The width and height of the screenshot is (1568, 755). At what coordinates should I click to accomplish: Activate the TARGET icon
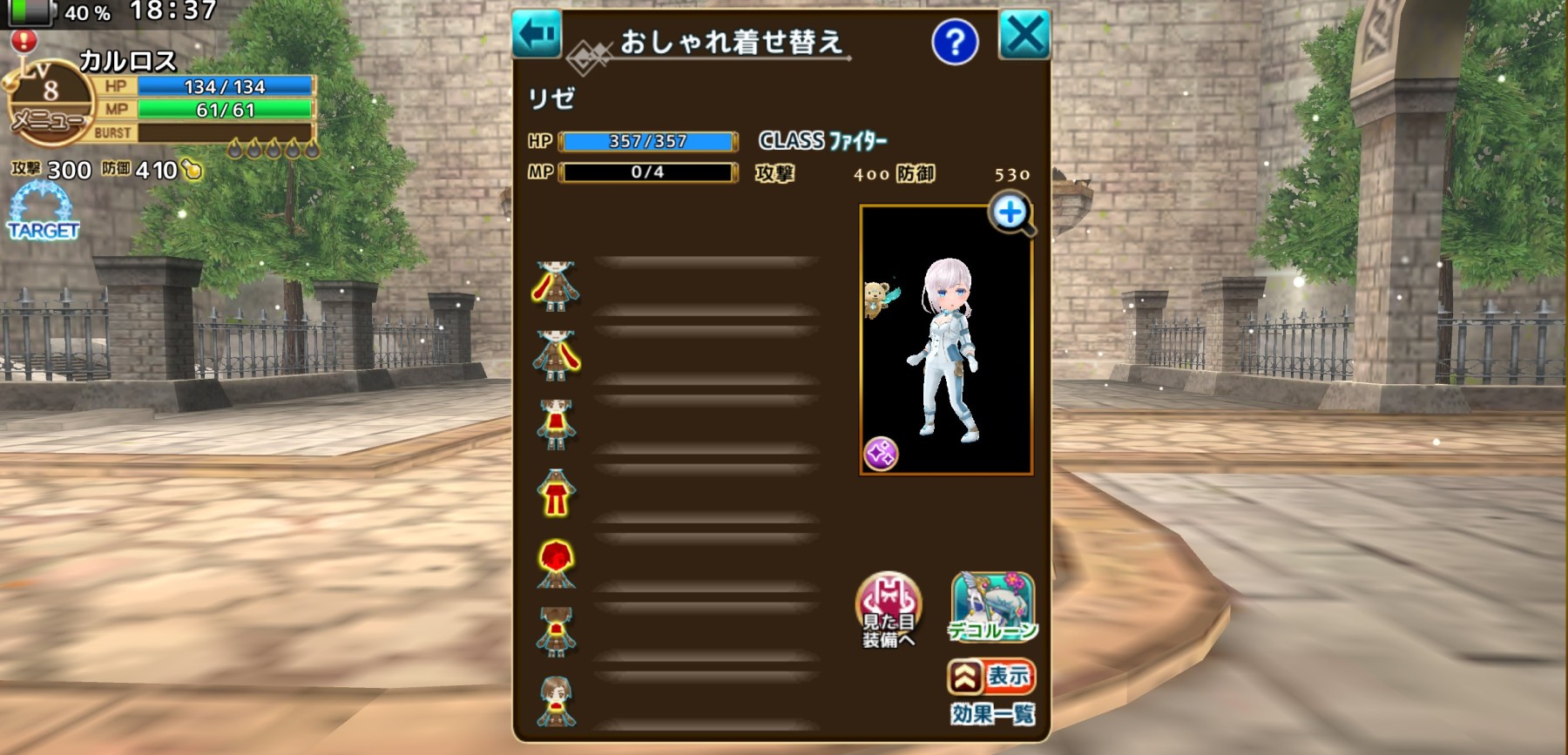(43, 213)
